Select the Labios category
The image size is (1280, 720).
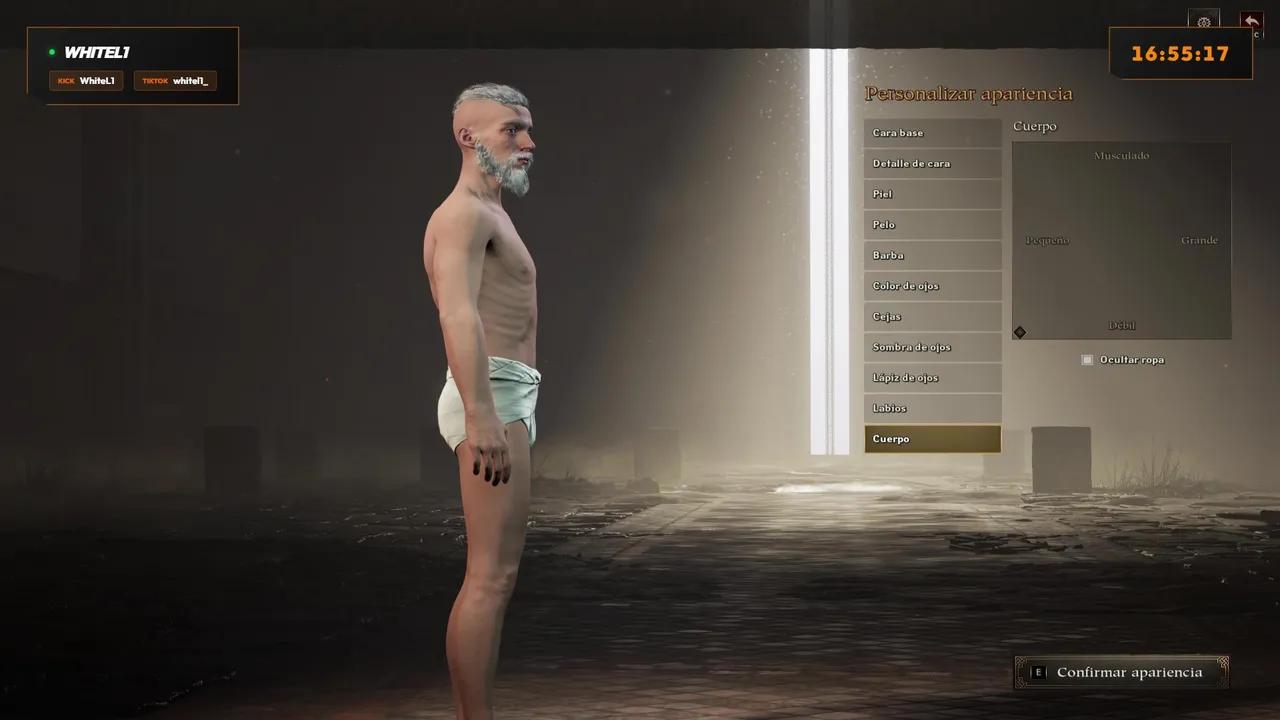click(932, 408)
